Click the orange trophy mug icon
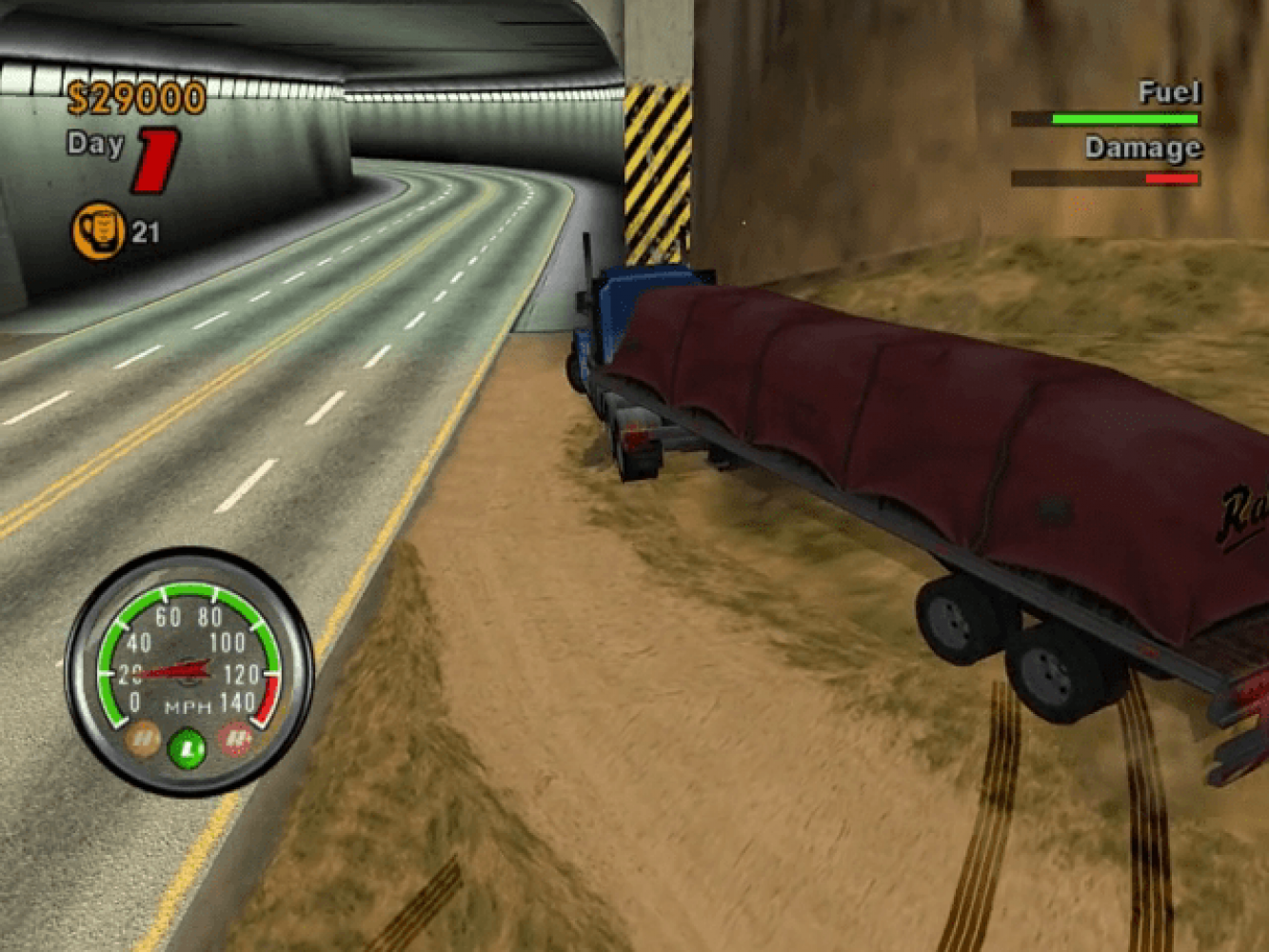This screenshot has height=952, width=1269. 98,230
